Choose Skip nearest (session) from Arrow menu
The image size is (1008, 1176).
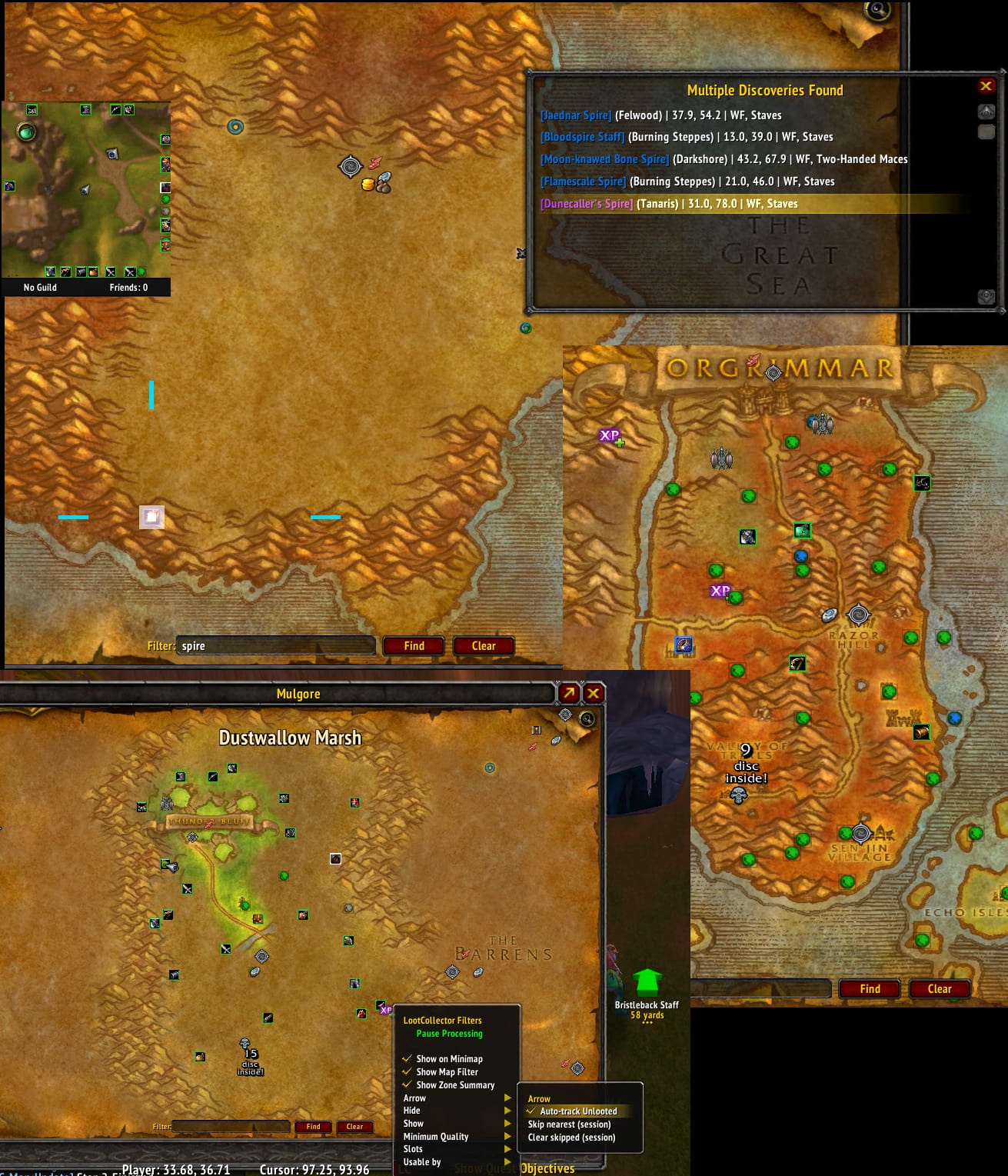(x=569, y=1124)
